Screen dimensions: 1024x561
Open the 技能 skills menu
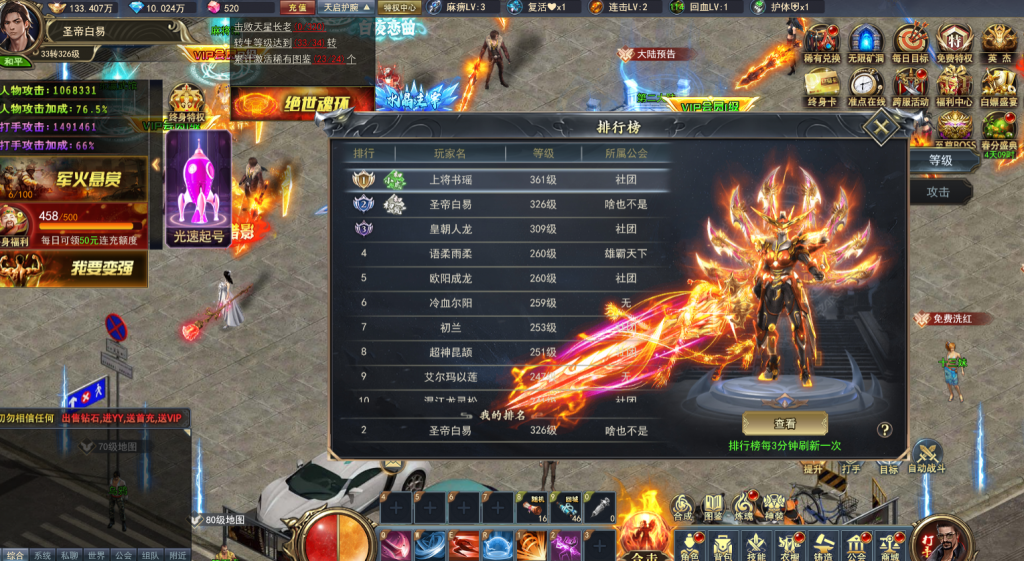(756, 545)
